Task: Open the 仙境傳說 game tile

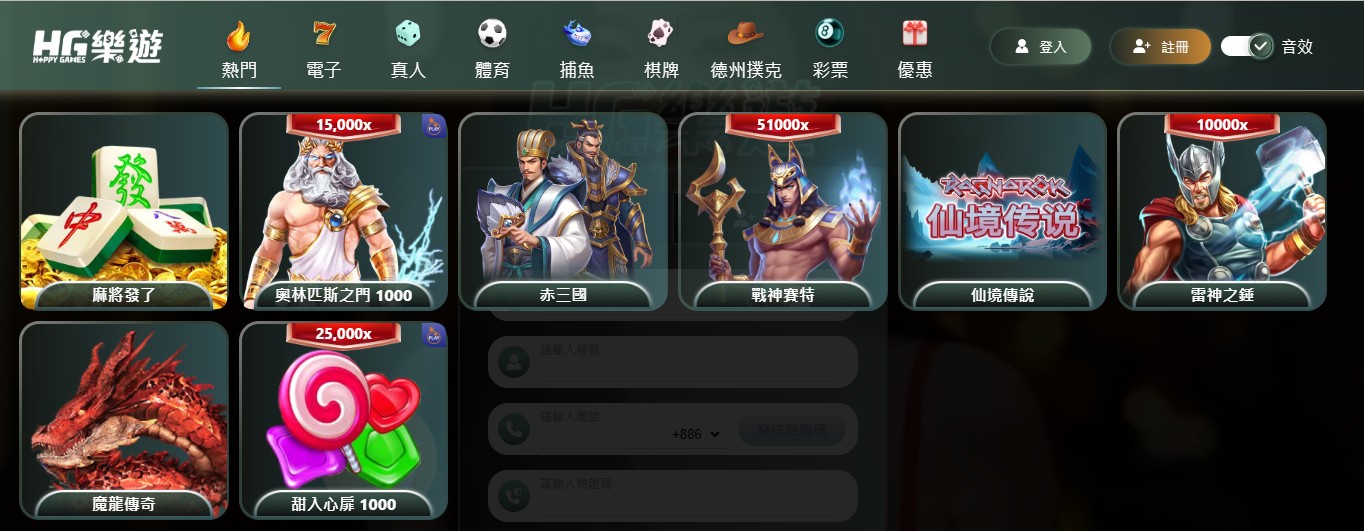Action: coord(1002,211)
